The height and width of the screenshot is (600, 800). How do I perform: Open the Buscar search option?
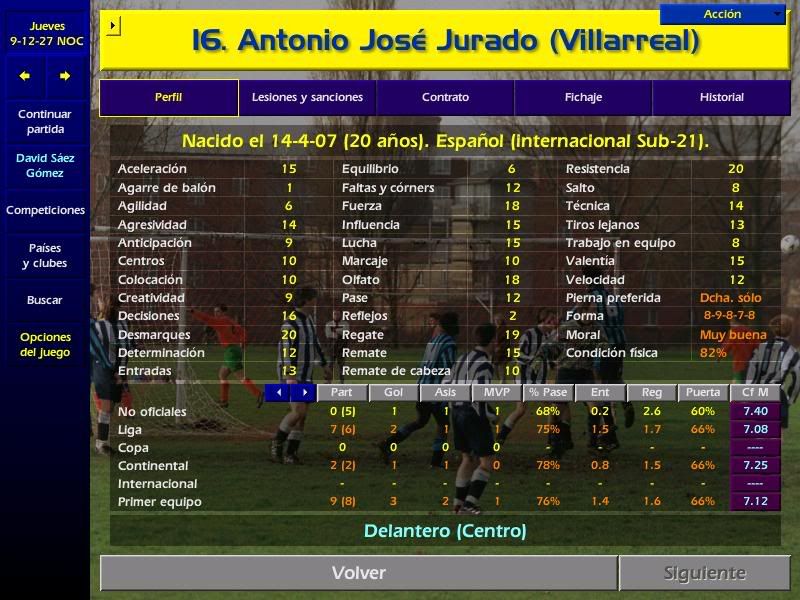click(45, 300)
